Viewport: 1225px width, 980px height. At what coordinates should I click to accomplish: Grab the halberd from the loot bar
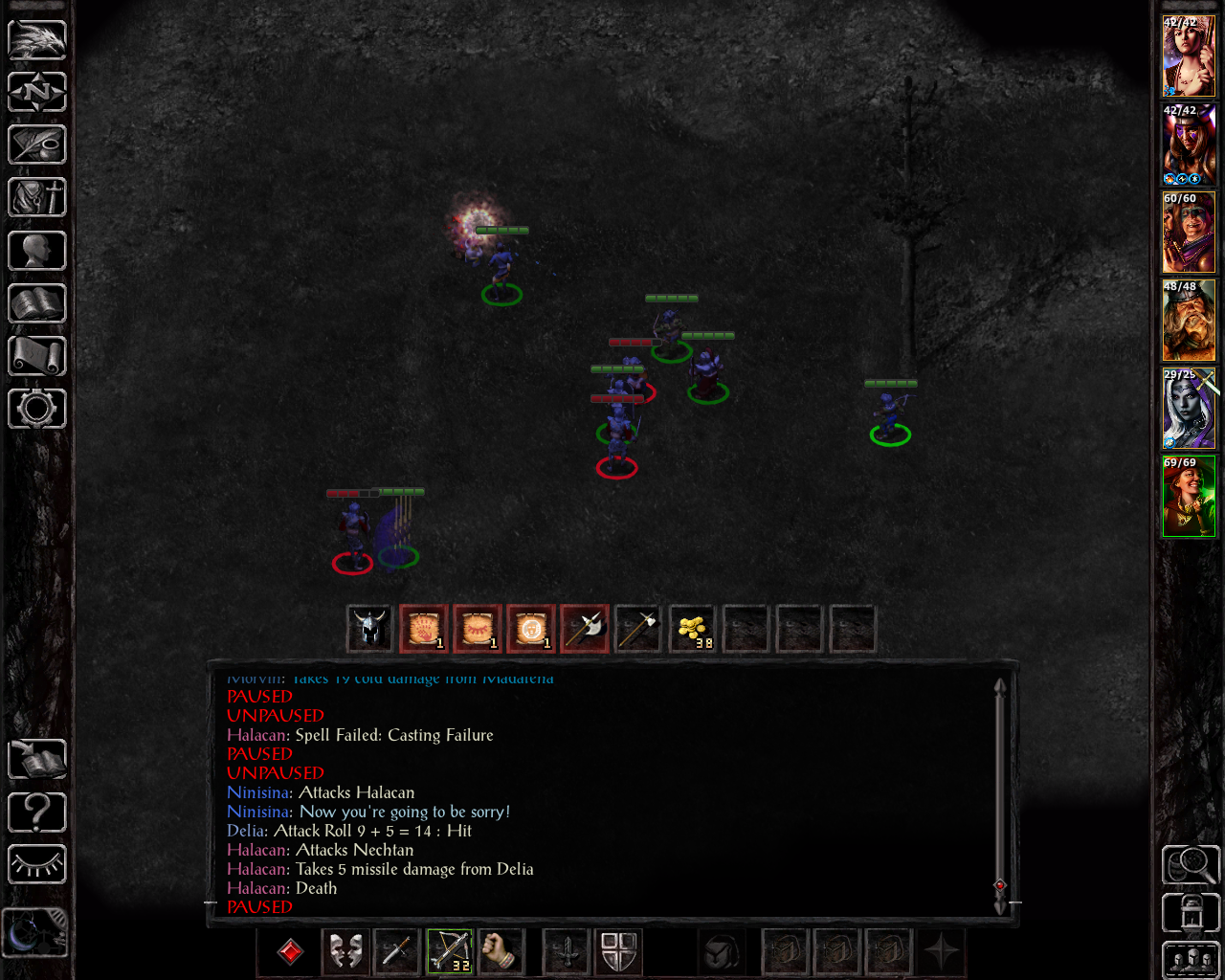click(x=585, y=629)
